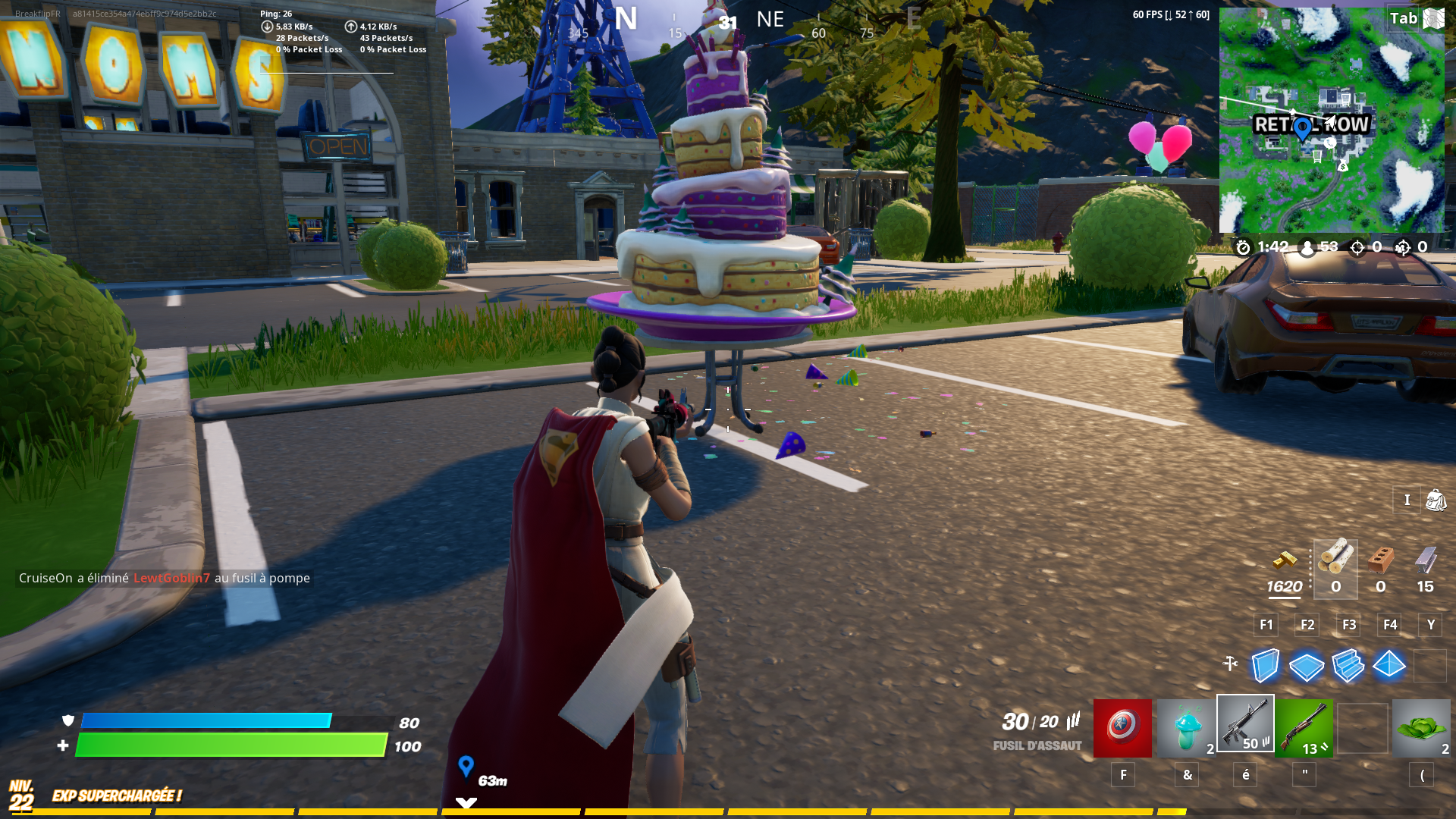Image resolution: width=1456 pixels, height=819 pixels.
Task: Expand the highlighted wood resource box
Action: [1335, 569]
